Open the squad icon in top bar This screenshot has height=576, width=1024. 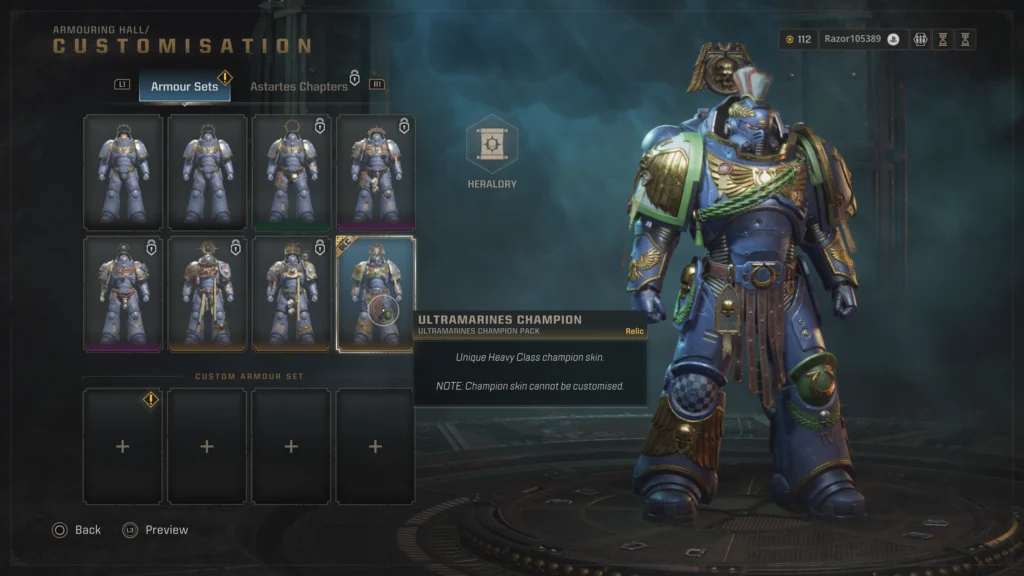pos(920,40)
